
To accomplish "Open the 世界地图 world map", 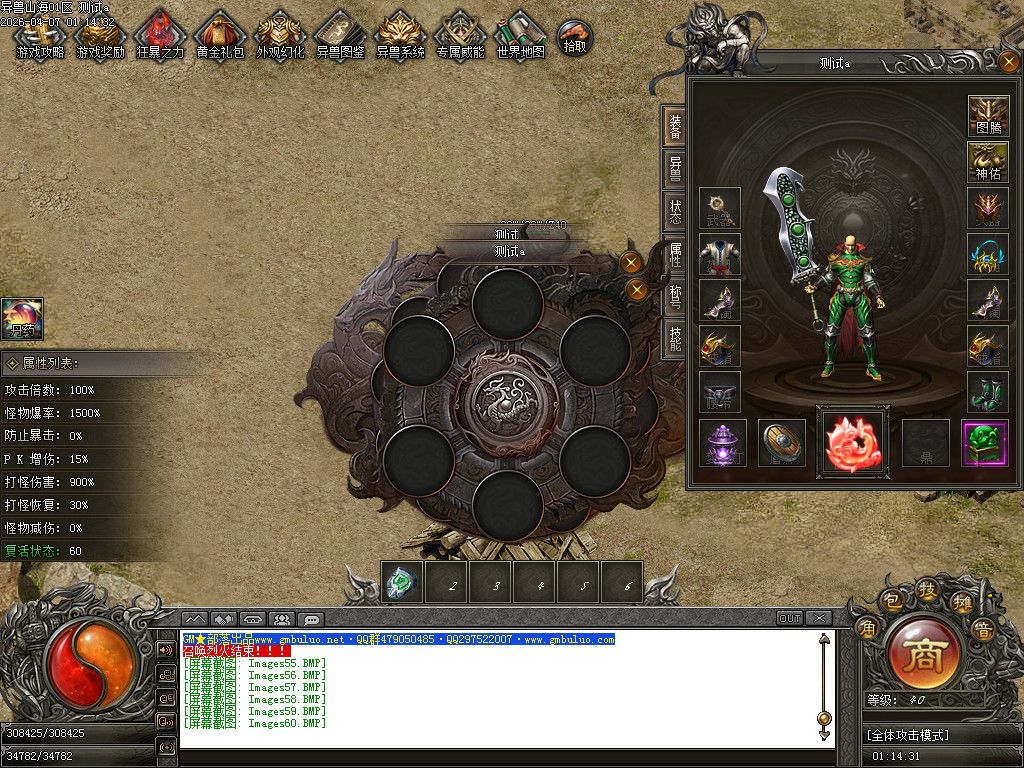I will (521, 36).
